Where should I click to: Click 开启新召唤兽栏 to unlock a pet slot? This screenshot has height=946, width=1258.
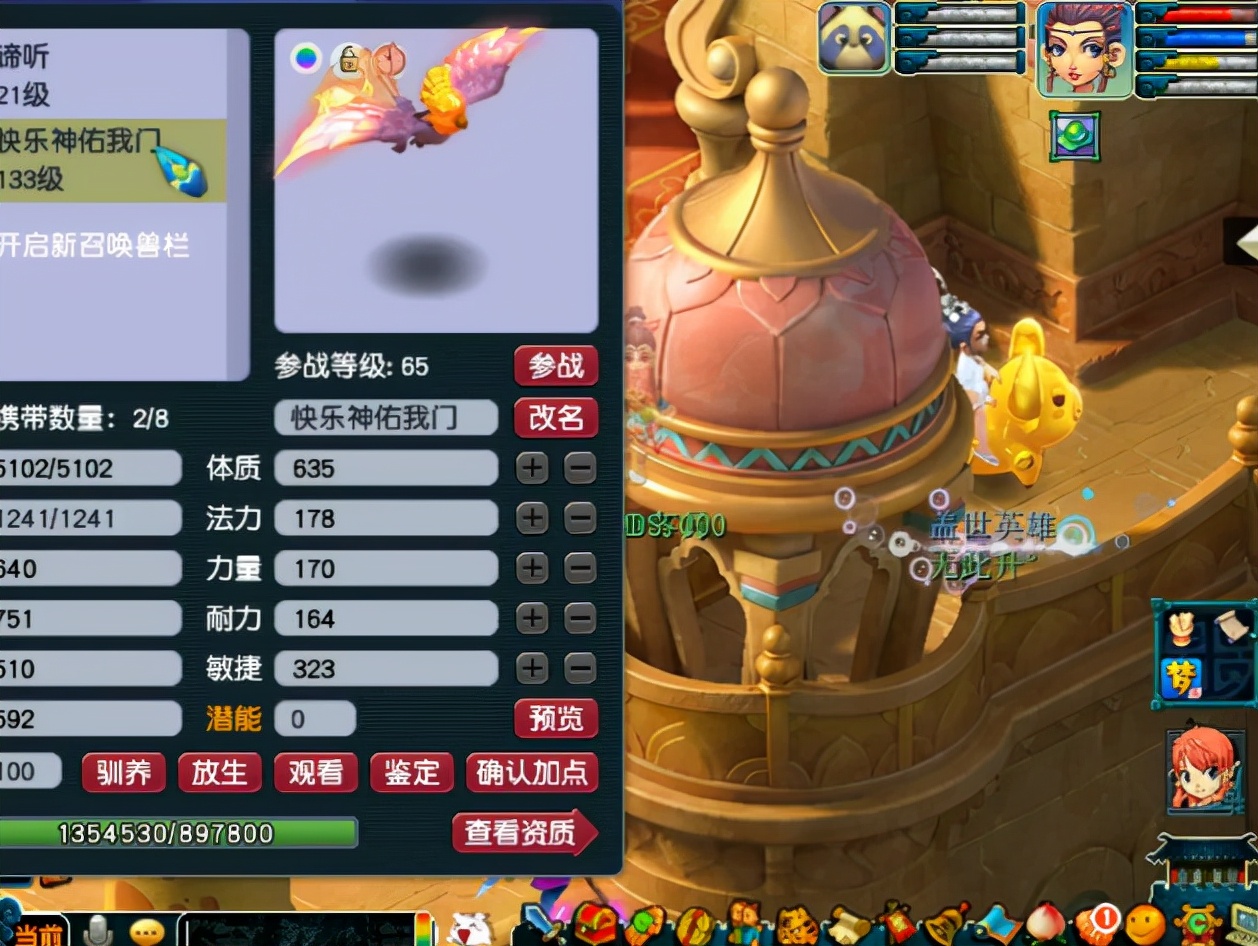[95, 246]
